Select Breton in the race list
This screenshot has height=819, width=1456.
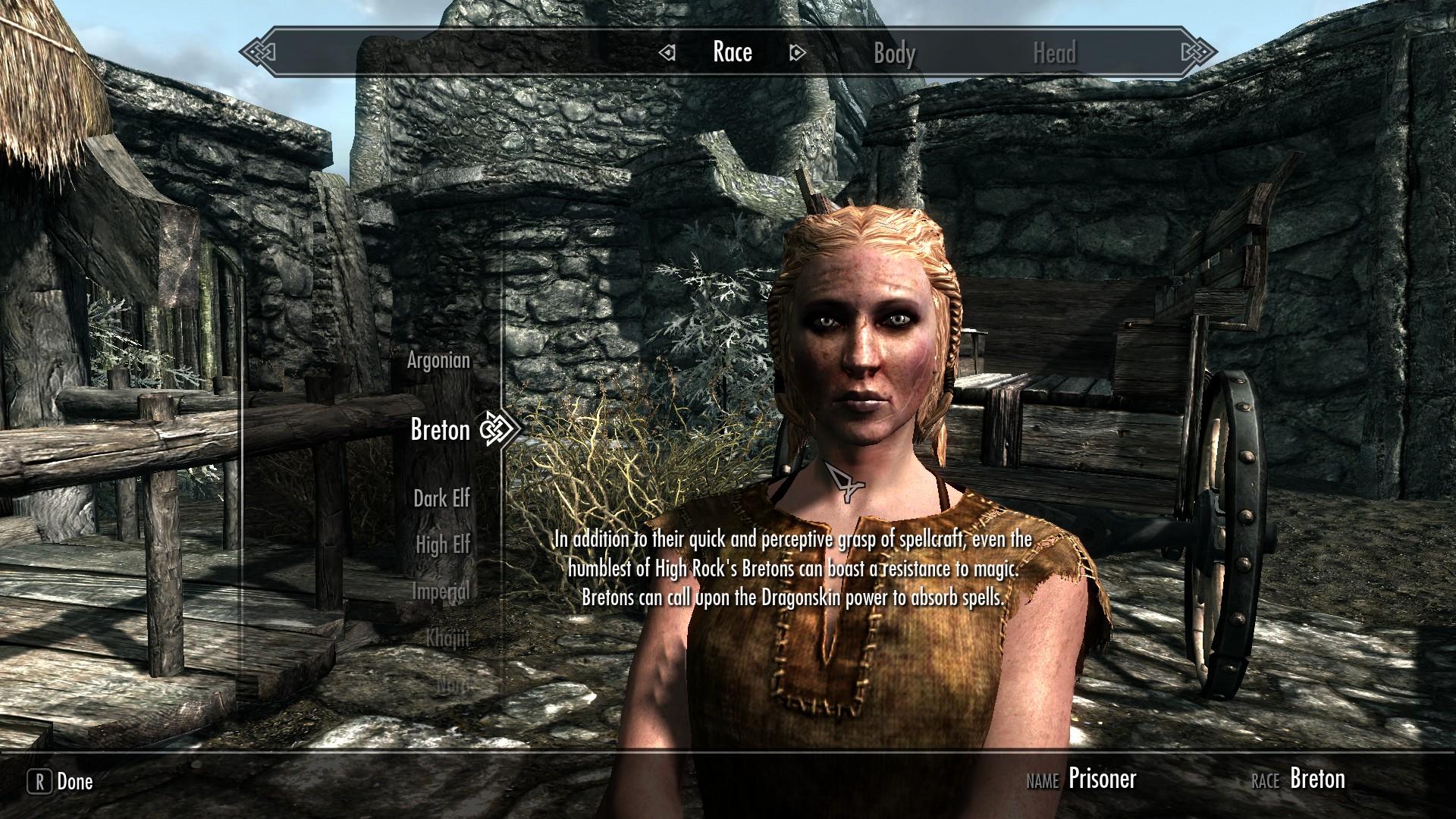[440, 430]
